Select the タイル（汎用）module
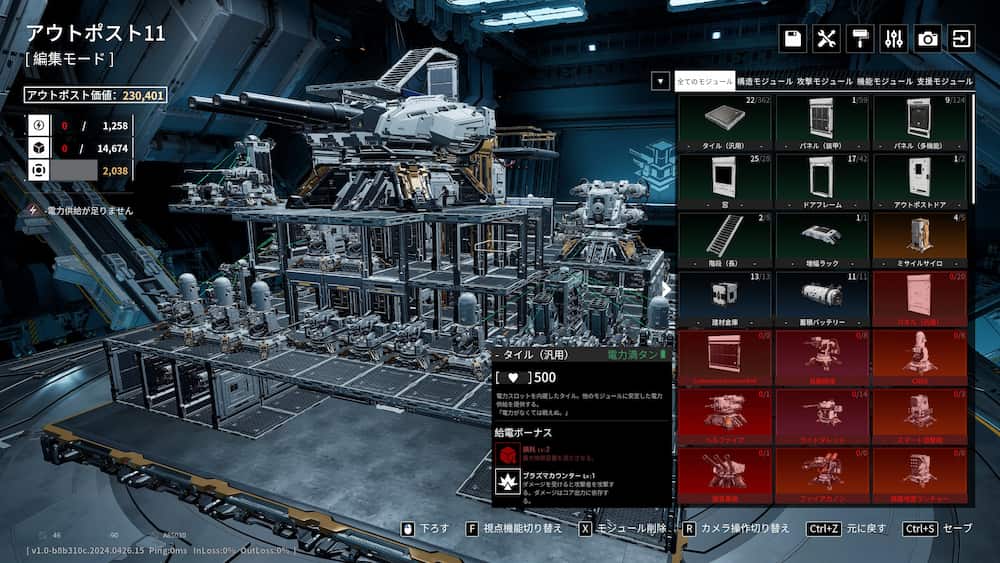 [725, 123]
